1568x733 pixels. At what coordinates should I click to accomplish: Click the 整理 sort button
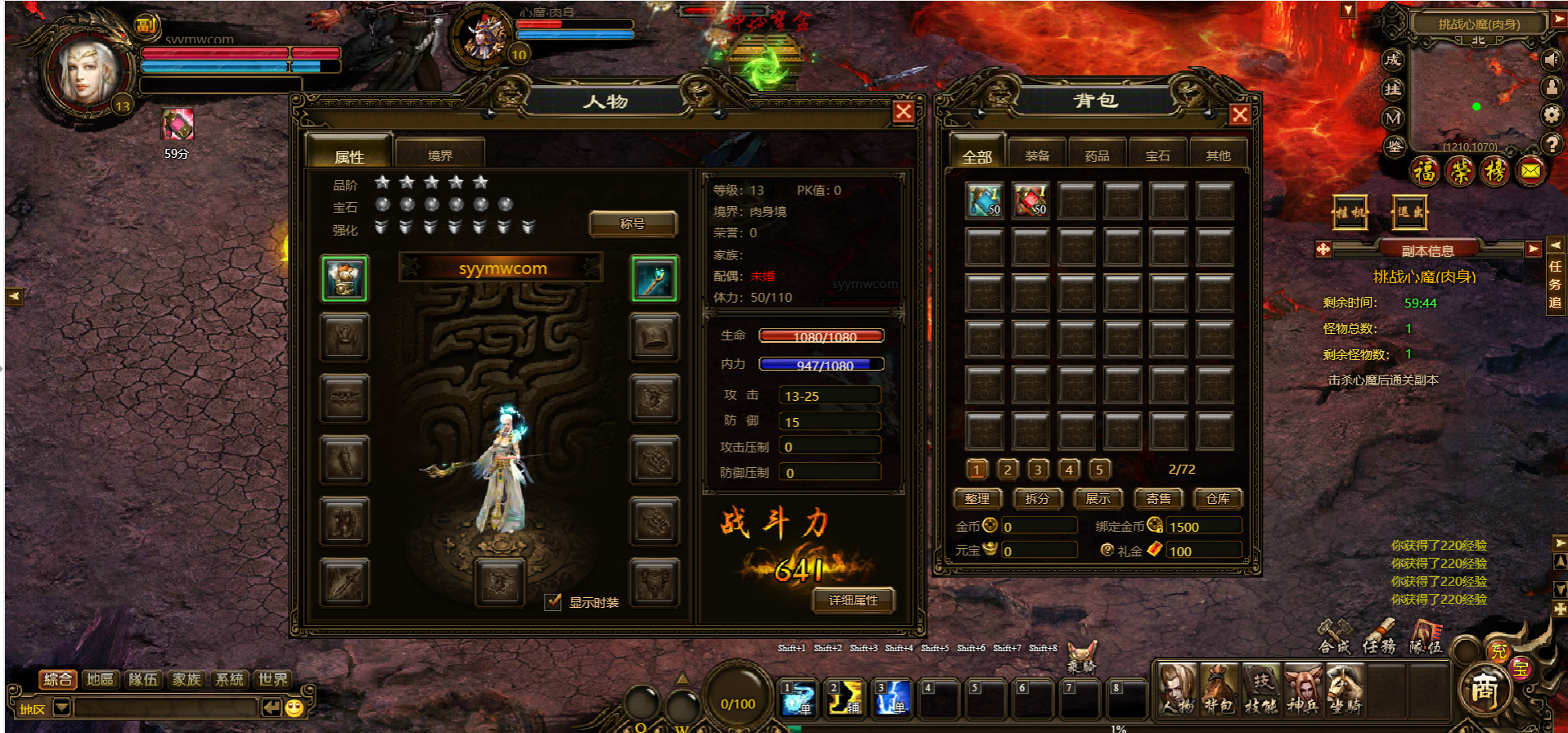977,498
